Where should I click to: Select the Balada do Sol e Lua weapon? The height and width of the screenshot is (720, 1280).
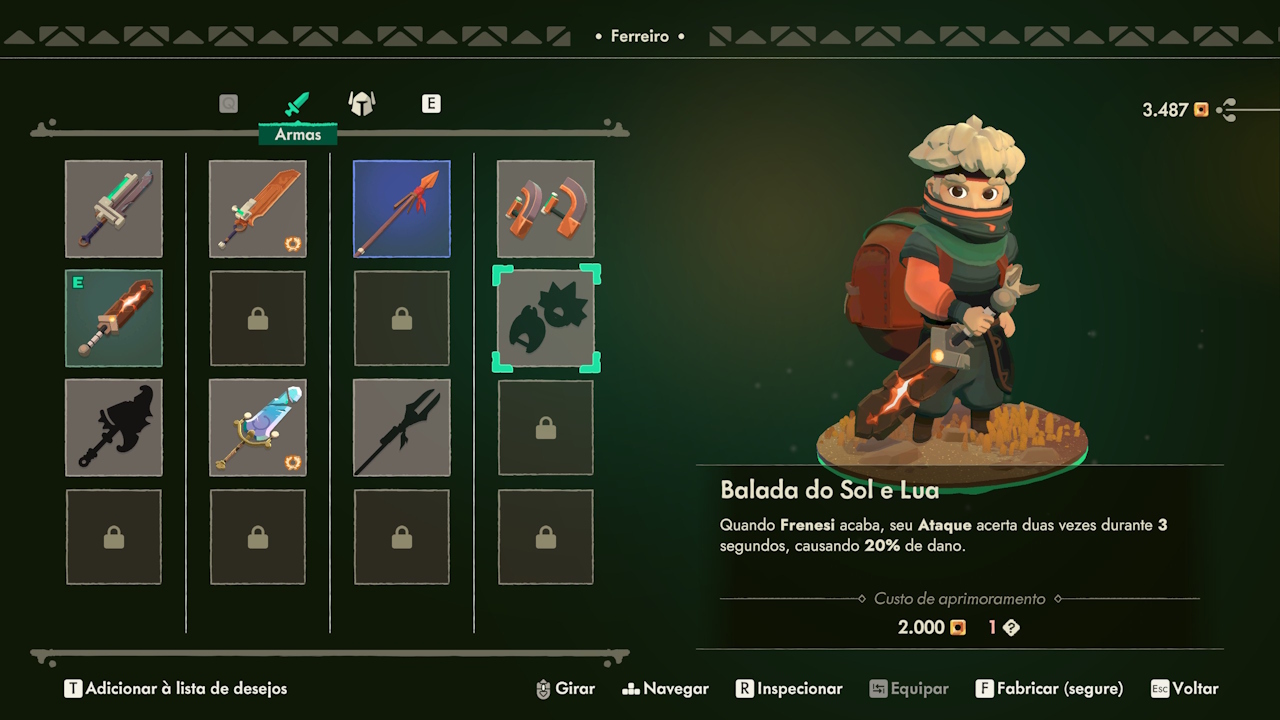pos(545,317)
